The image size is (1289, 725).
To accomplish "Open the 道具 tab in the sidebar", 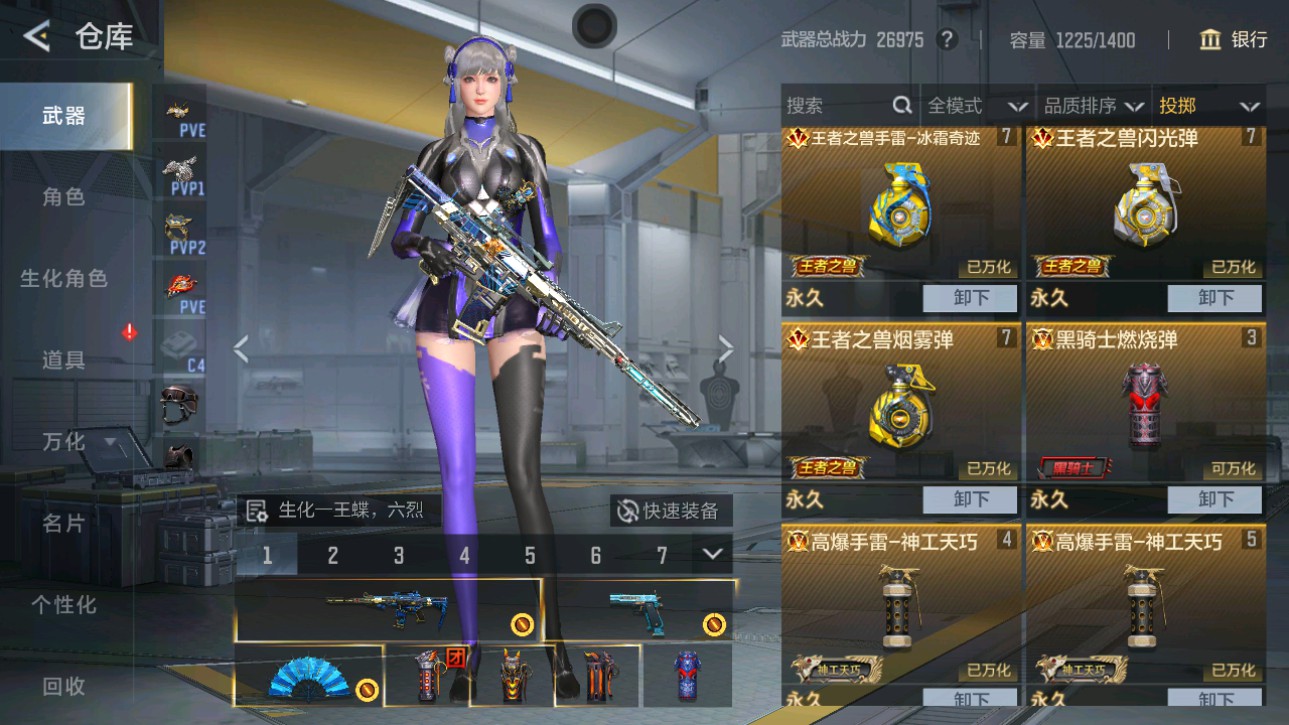I will (66, 358).
